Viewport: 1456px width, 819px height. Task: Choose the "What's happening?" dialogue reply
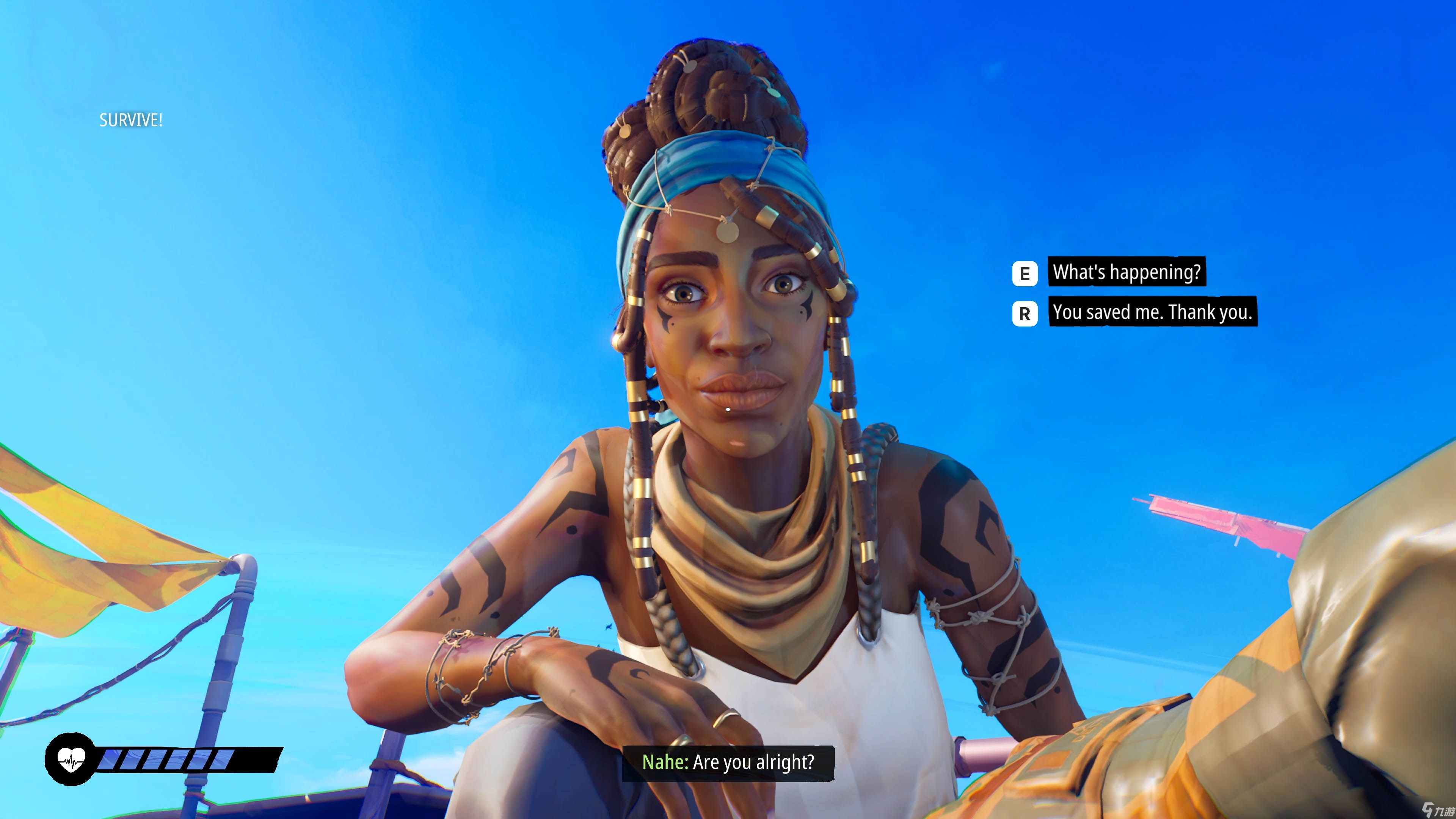coord(1126,273)
